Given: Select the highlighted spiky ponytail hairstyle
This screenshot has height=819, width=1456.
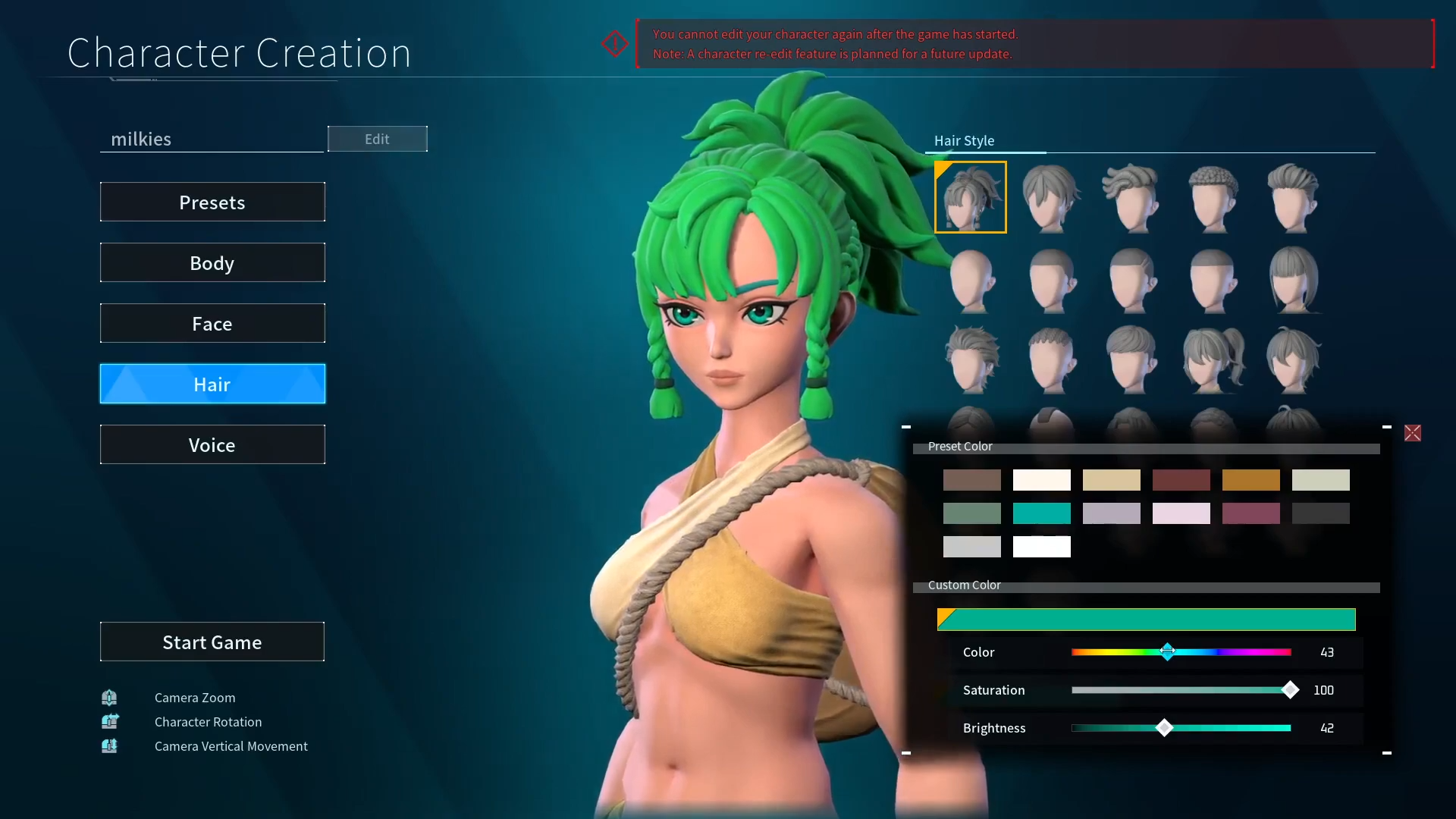Looking at the screenshot, I should click(971, 196).
